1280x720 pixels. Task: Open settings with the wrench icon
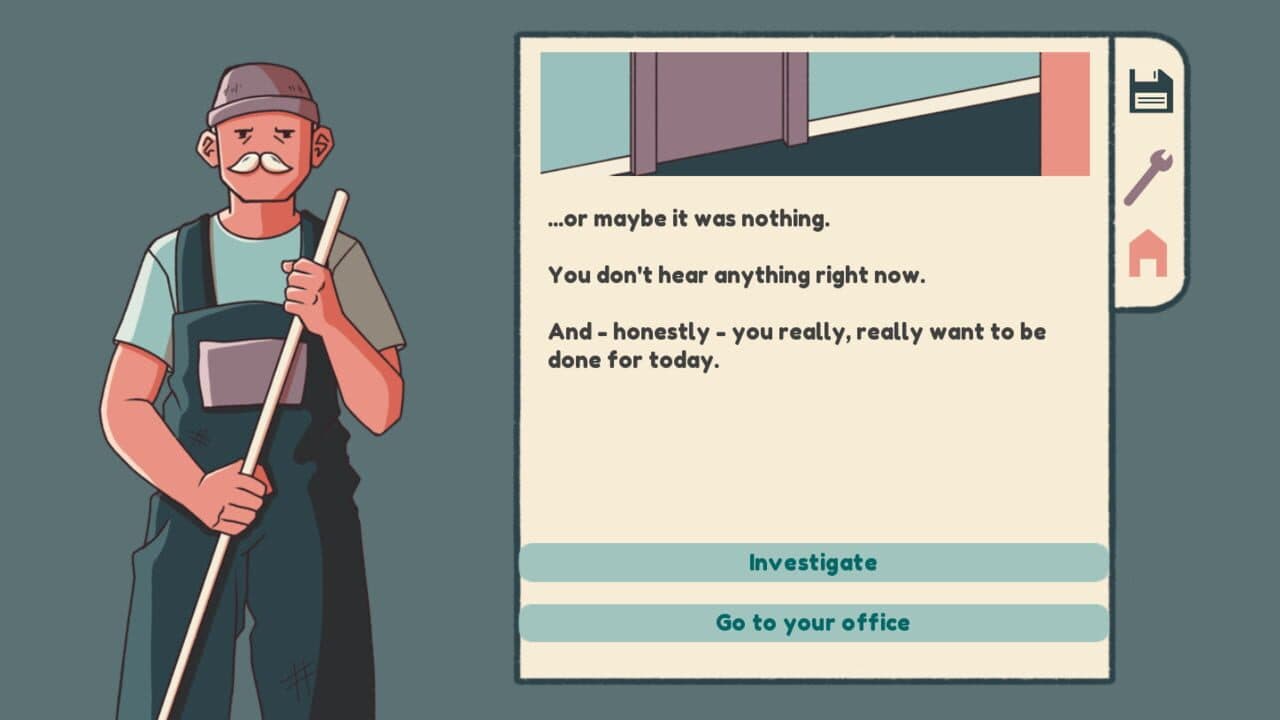tap(1147, 177)
